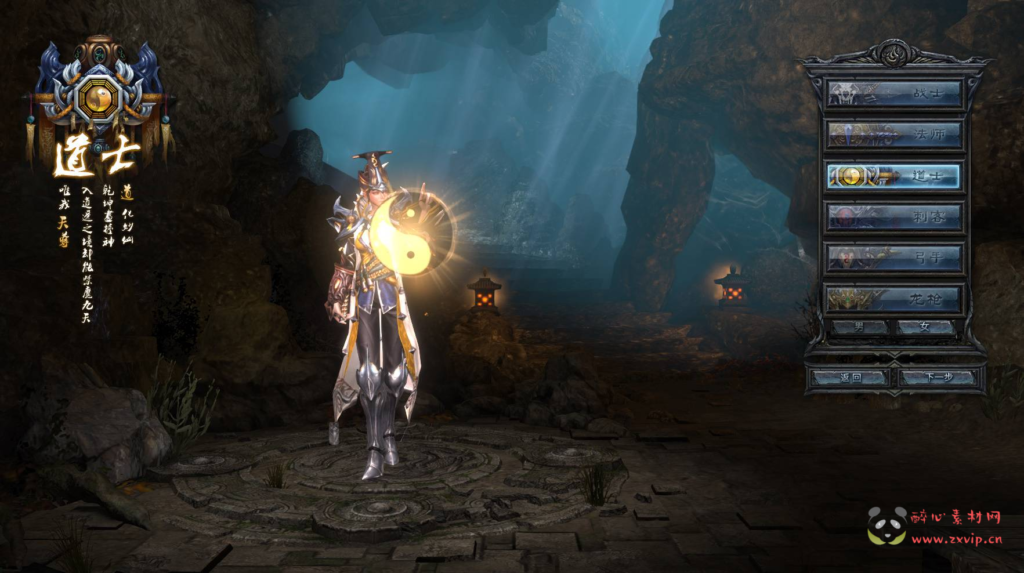
Task: Choose the 法师 mage class
Action: click(894, 135)
